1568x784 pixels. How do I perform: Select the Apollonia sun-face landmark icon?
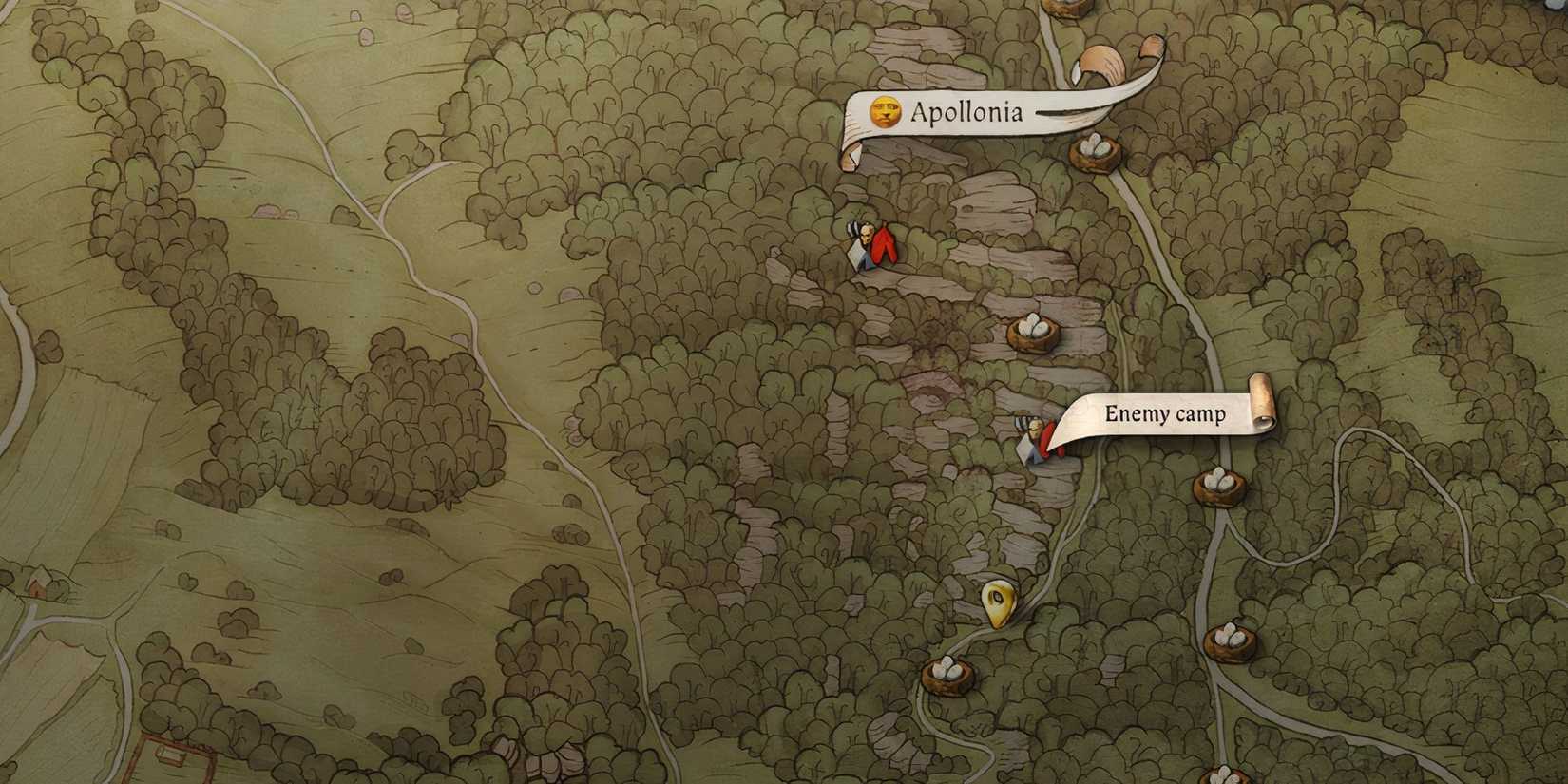click(886, 112)
